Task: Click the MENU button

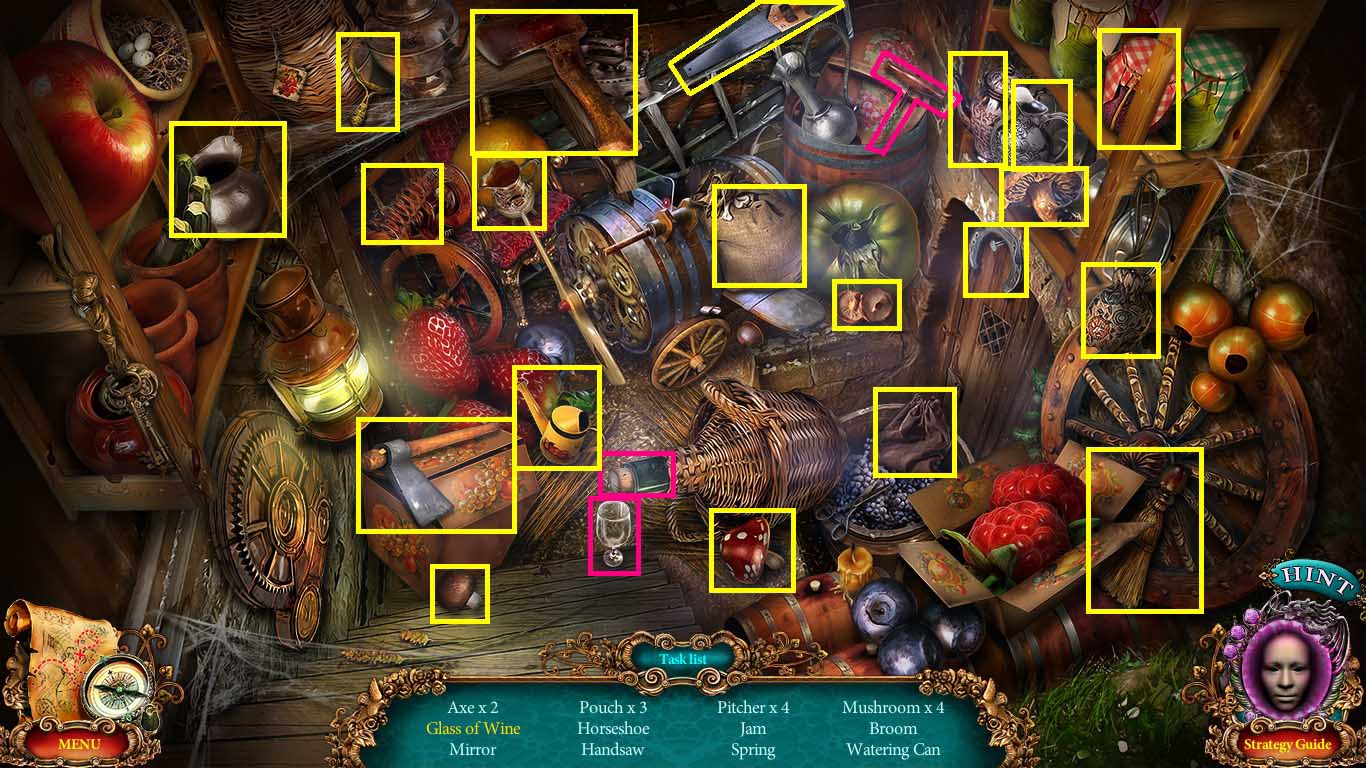Action: tap(78, 744)
